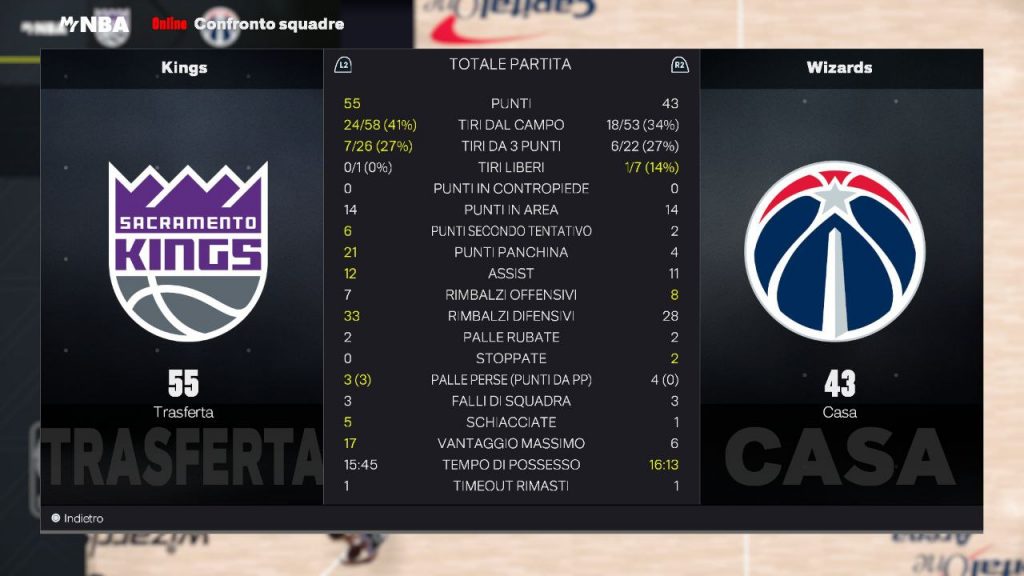Open the Totale Partita period selector
This screenshot has height=576, width=1024.
(x=510, y=65)
